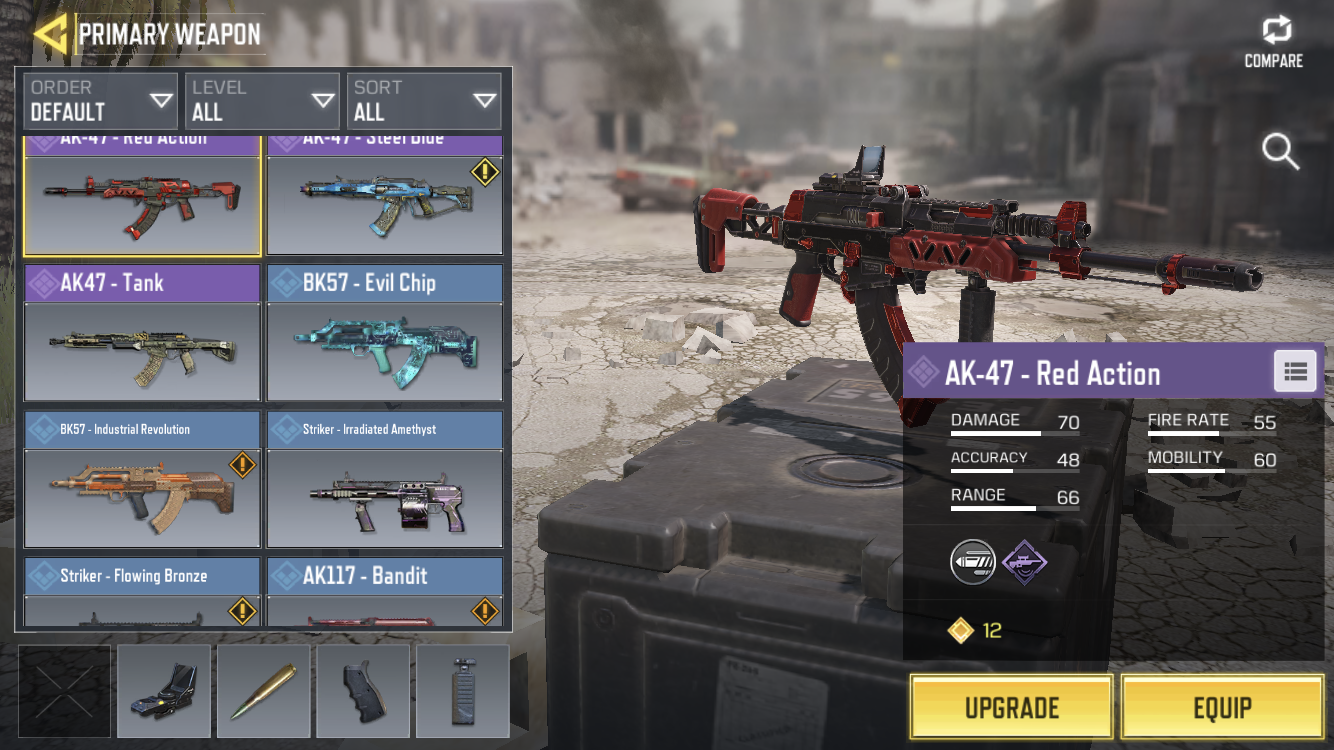Select the warning badge on AK117 Bandit
Image resolution: width=1334 pixels, height=750 pixels.
484,610
